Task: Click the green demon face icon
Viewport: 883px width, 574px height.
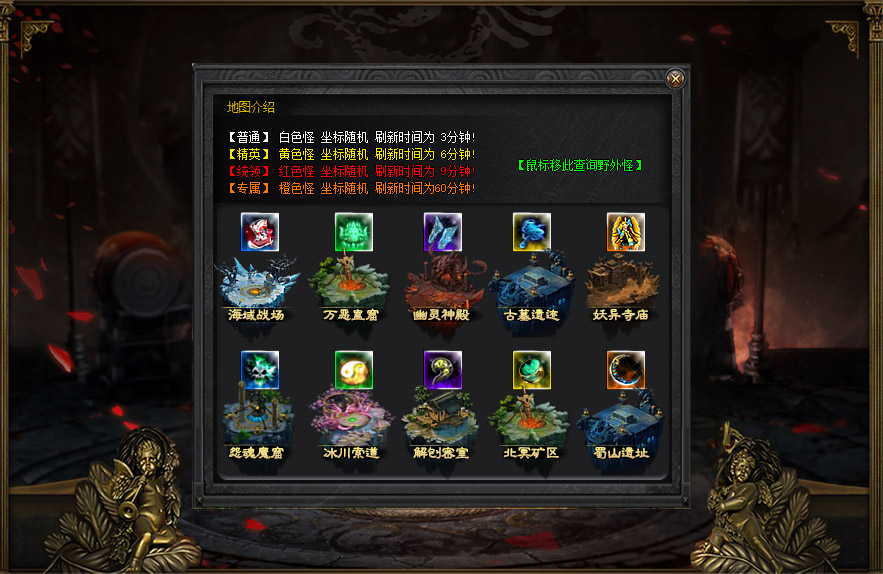Action: pos(354,232)
